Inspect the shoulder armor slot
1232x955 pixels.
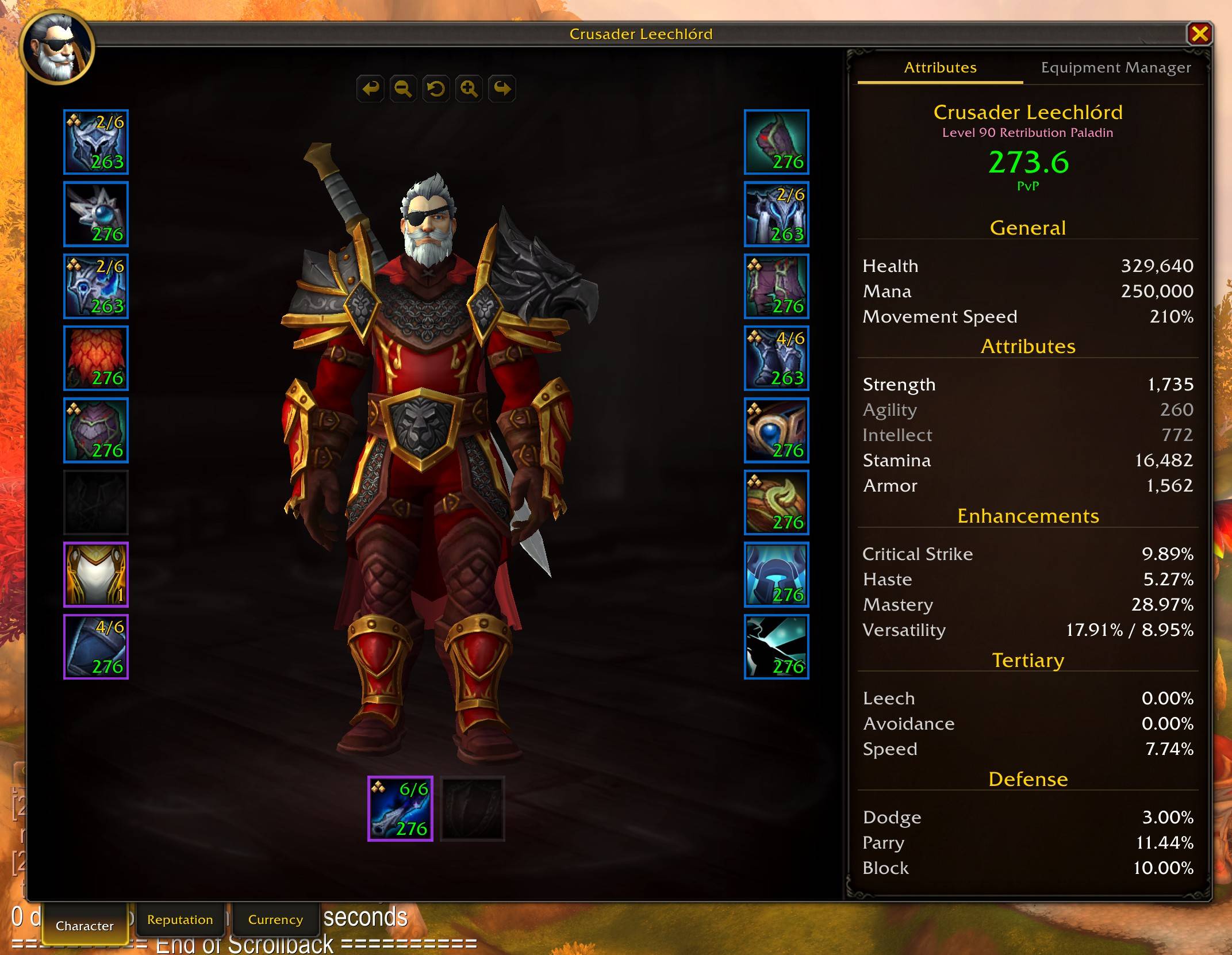pos(95,286)
